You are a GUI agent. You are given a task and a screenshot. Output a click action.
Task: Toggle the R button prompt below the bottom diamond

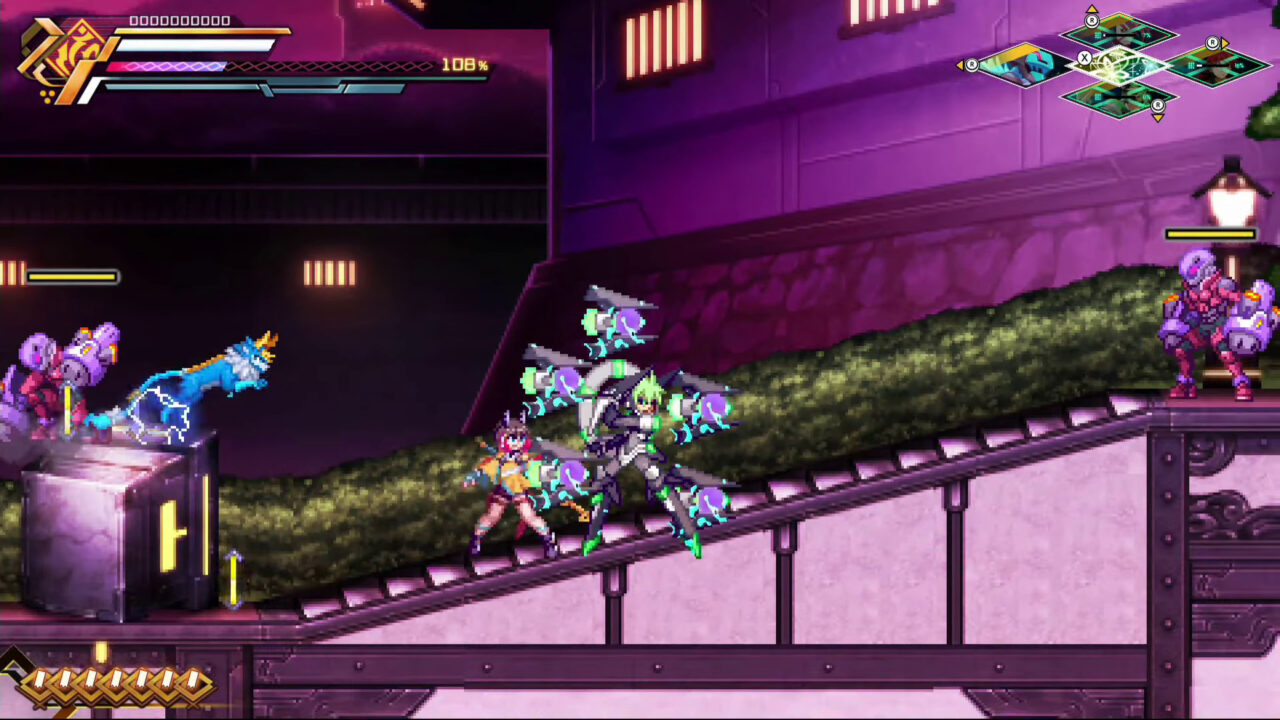point(1158,105)
